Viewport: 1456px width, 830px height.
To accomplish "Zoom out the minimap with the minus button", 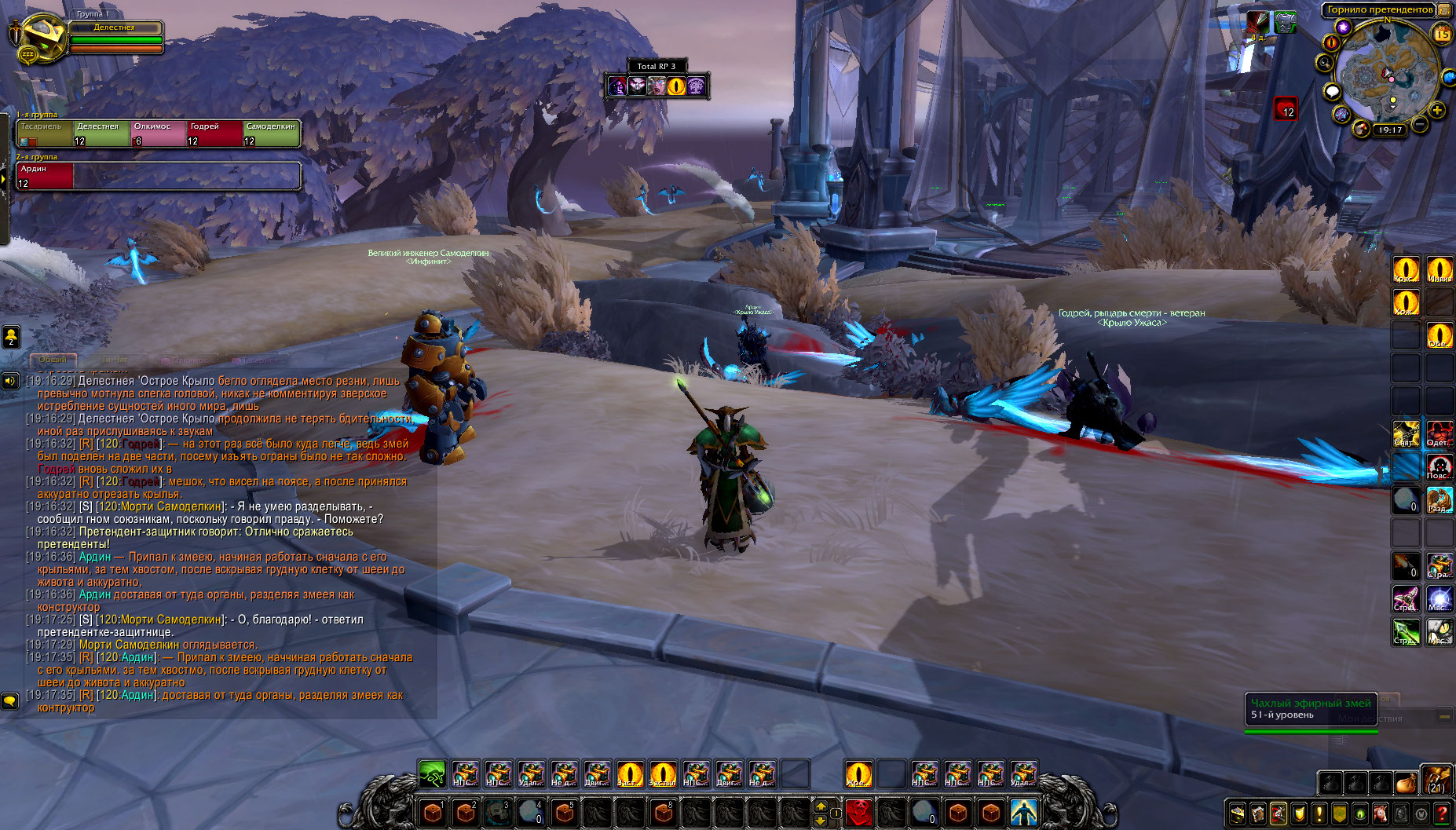I will [1420, 125].
